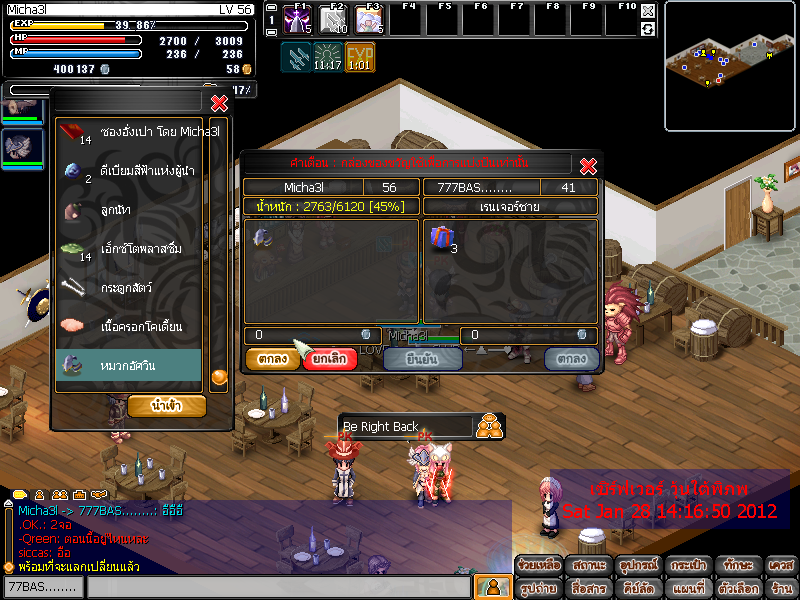Image resolution: width=800 pixels, height=600 pixels.
Task: Select the red envelope item row
Action: tap(130, 132)
